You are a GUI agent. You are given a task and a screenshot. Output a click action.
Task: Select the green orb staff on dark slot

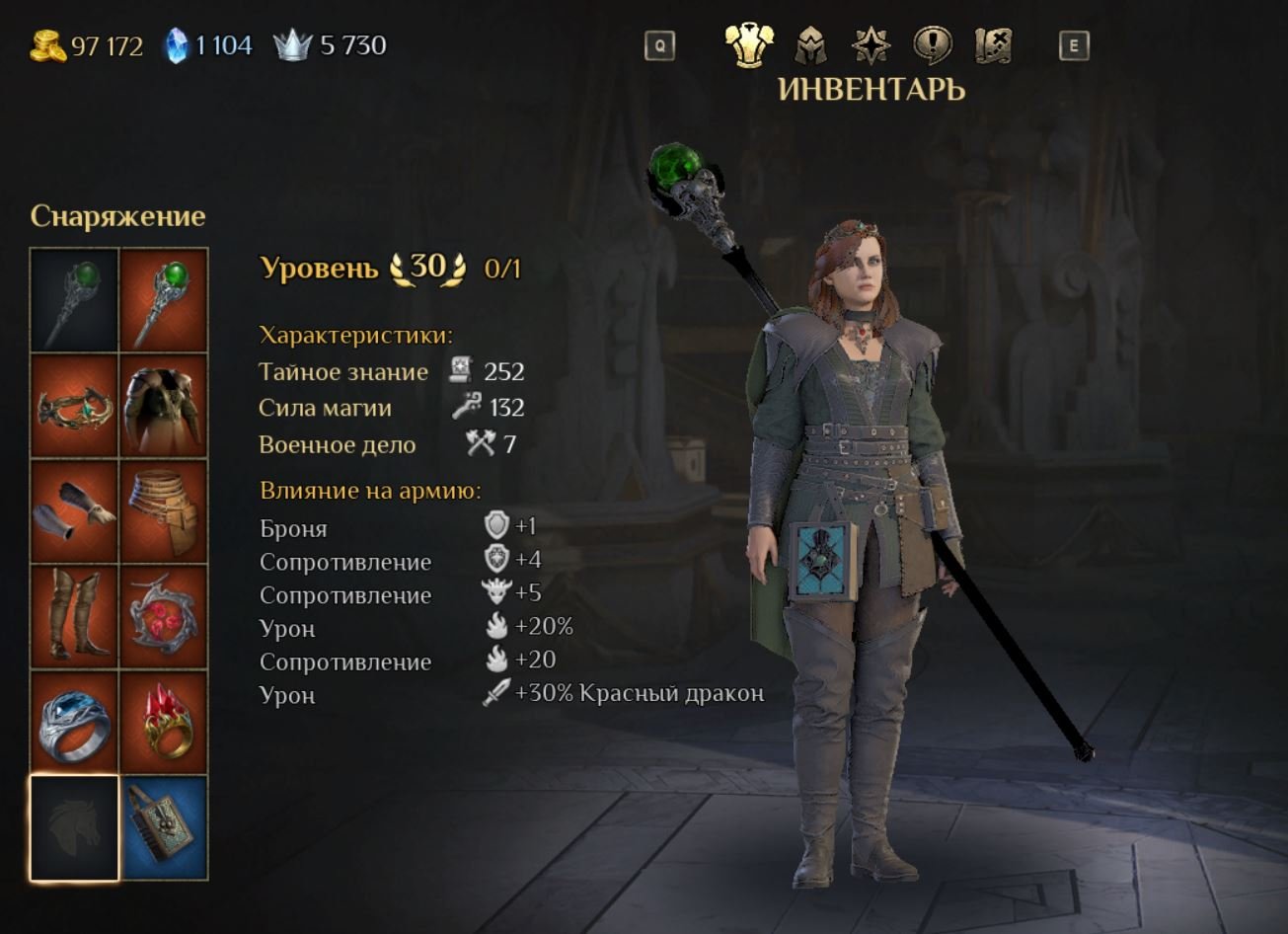pos(75,300)
